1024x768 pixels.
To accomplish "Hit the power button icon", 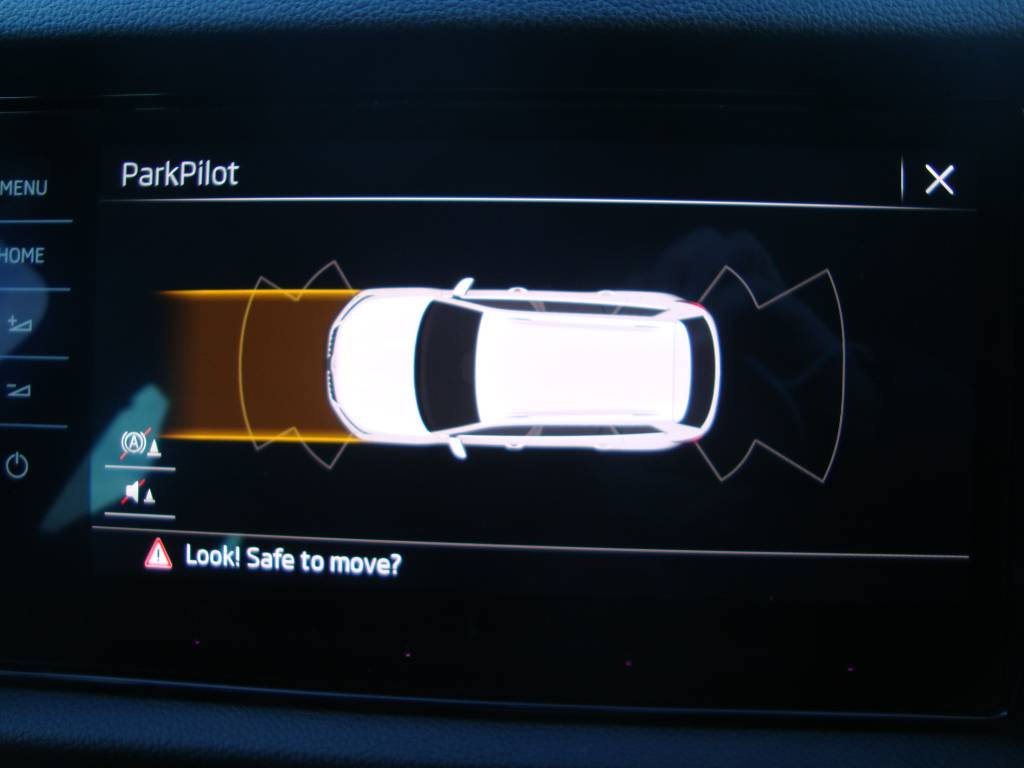I will [17, 465].
